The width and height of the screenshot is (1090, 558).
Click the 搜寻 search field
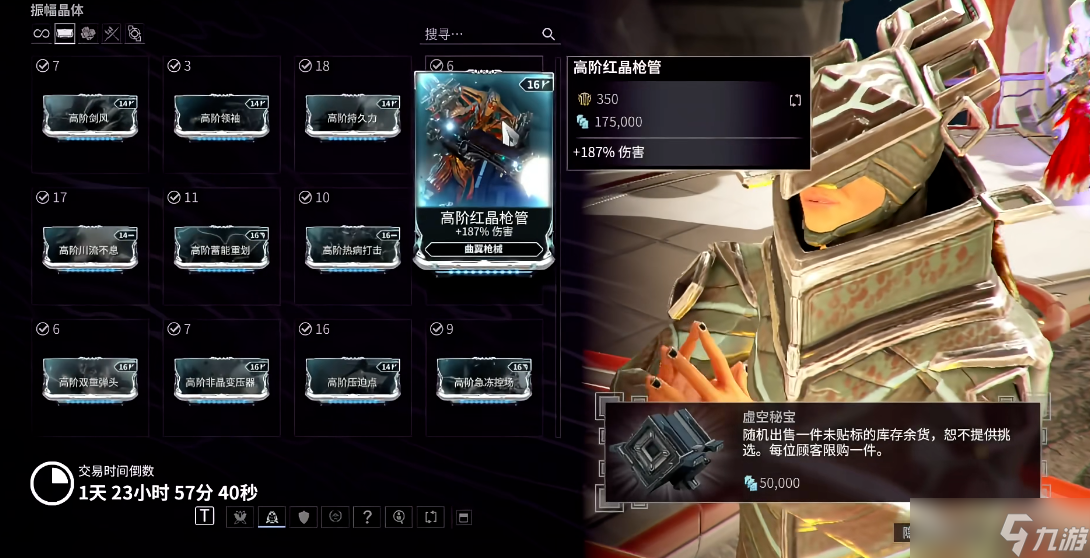click(482, 34)
